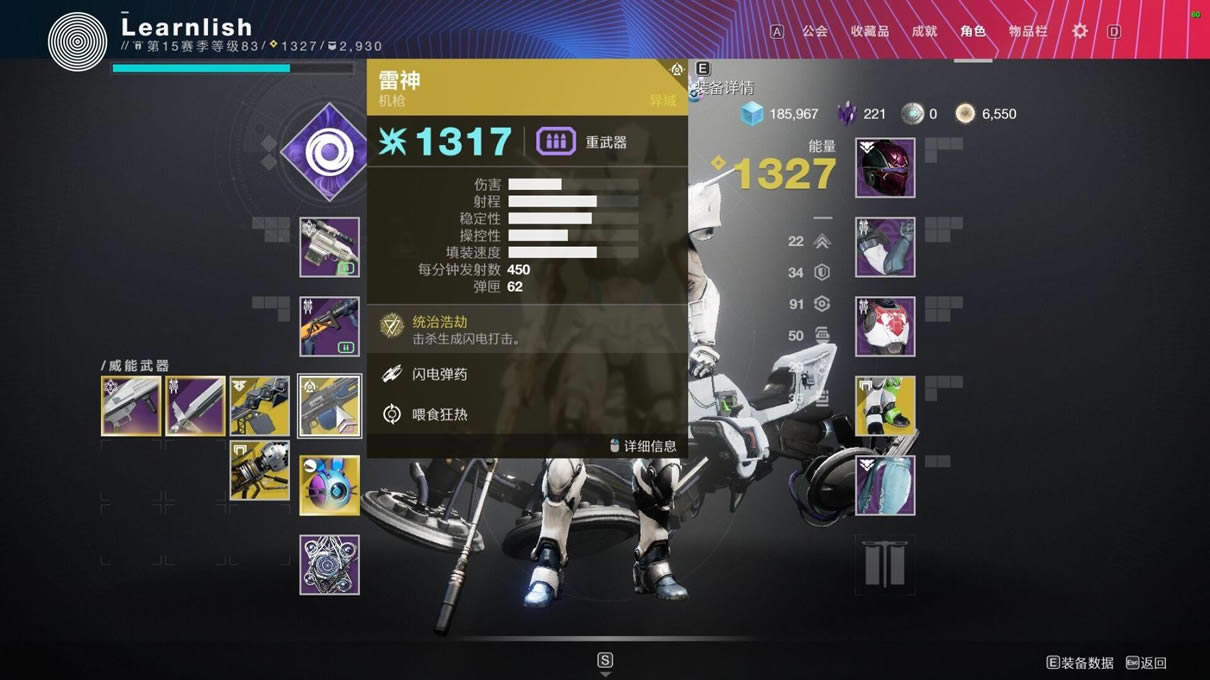Switch to the 收藏品 collections tab
This screenshot has width=1210, height=680.
click(x=869, y=31)
